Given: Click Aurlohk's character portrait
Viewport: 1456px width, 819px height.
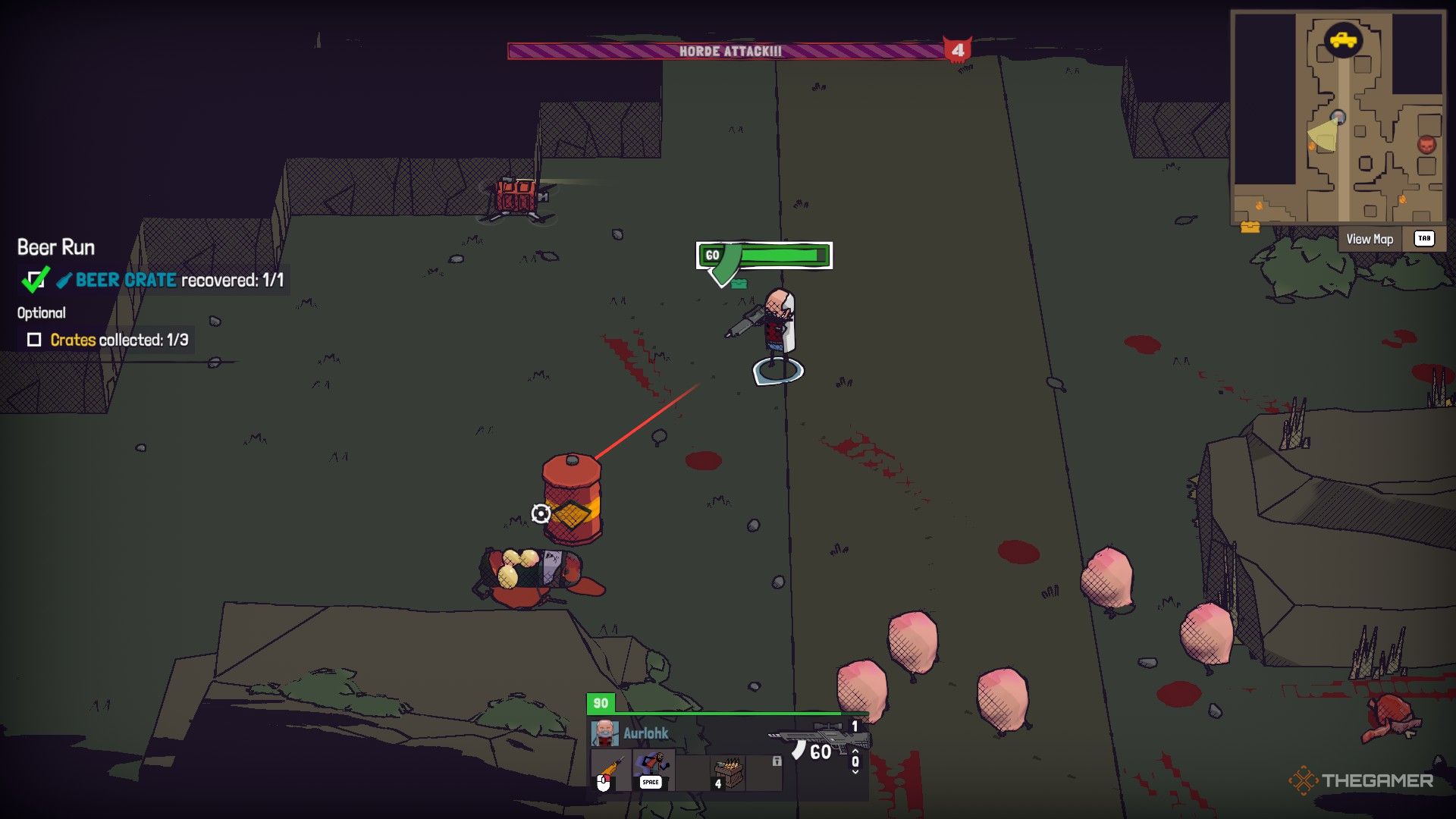Looking at the screenshot, I should click(605, 733).
